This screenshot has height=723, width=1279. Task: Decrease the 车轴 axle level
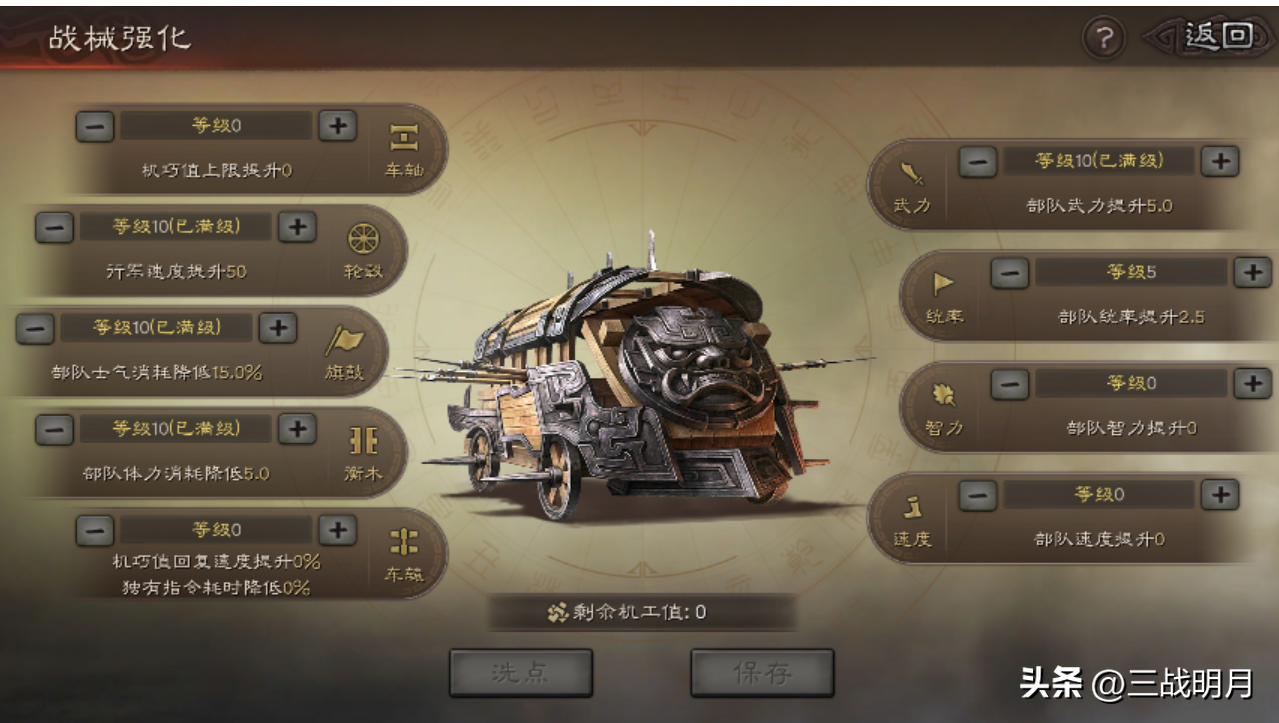point(95,126)
